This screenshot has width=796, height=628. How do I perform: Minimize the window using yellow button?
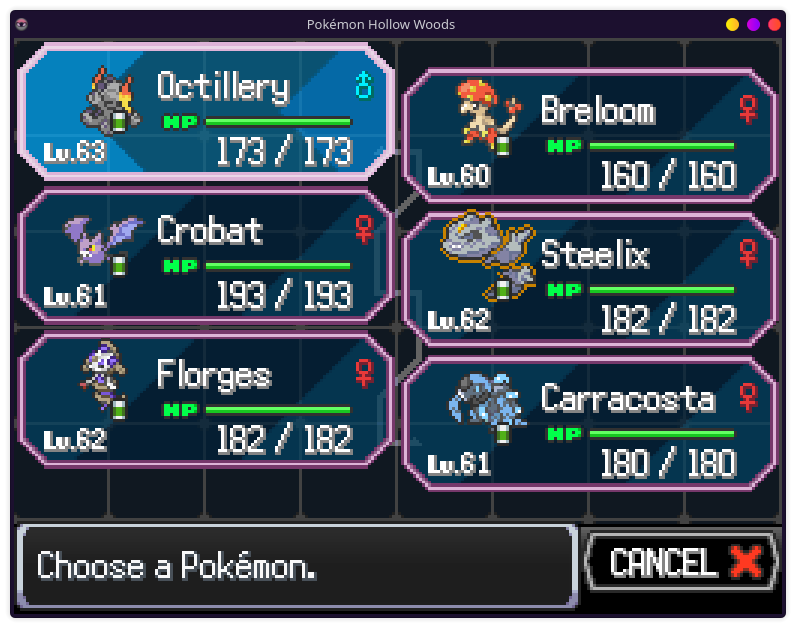click(x=732, y=24)
